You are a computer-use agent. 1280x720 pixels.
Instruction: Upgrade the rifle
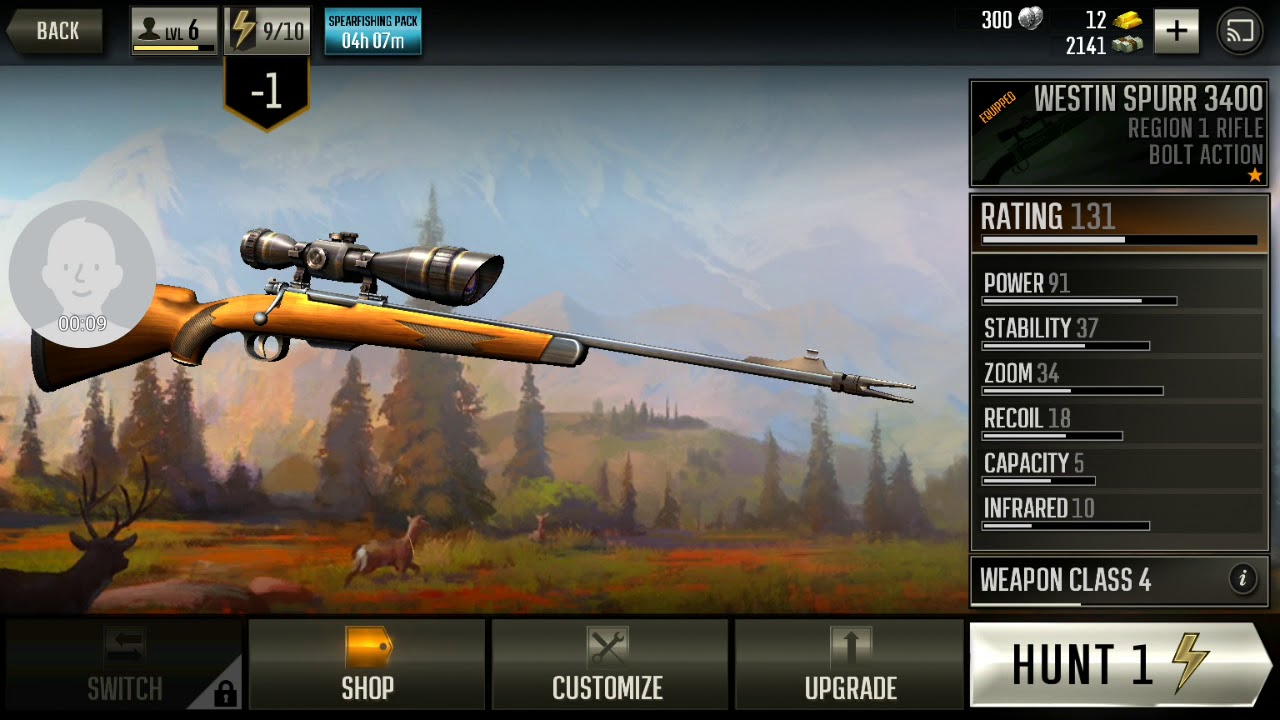(850, 665)
